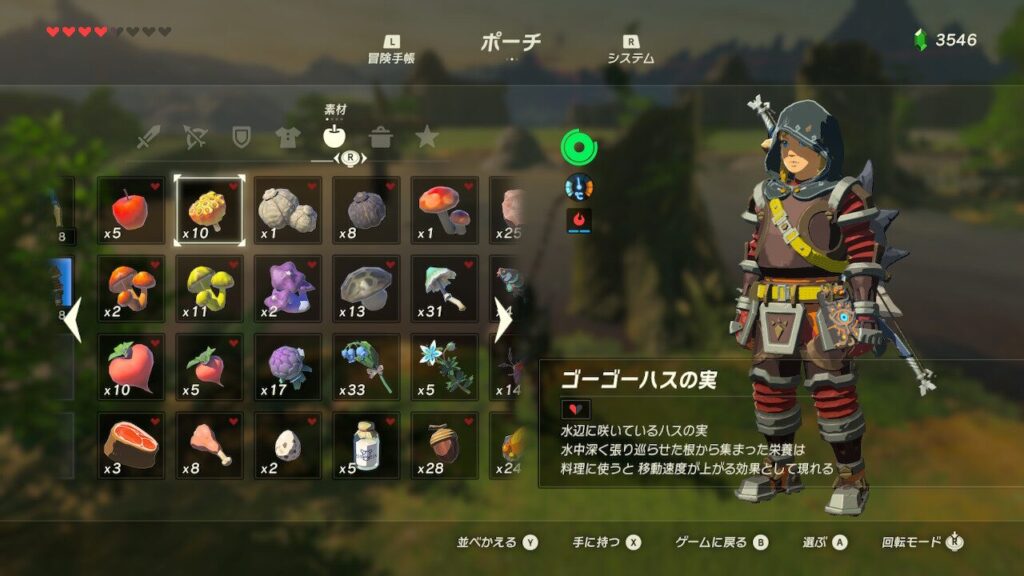Select the red apple slot

[x=131, y=210]
